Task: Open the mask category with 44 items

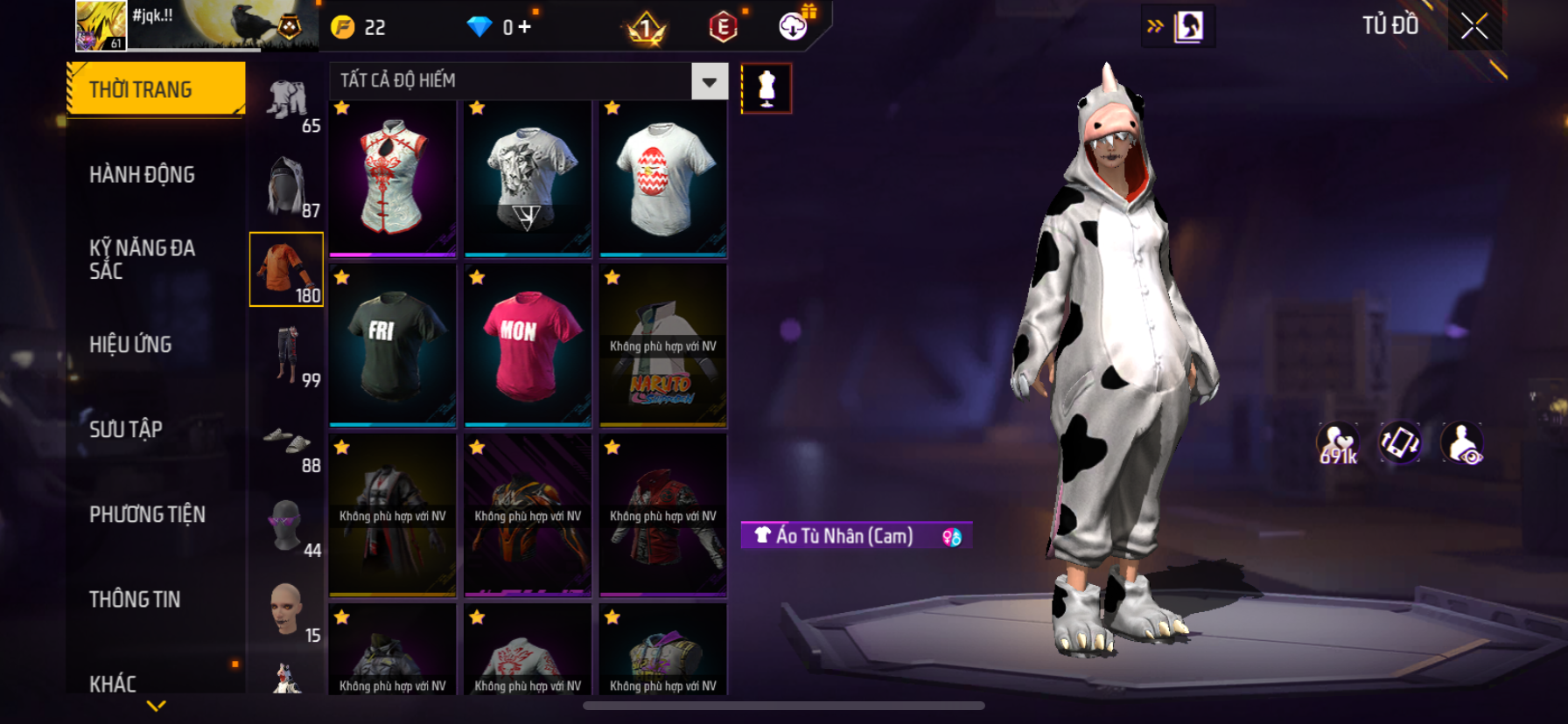Action: pyautogui.click(x=287, y=526)
